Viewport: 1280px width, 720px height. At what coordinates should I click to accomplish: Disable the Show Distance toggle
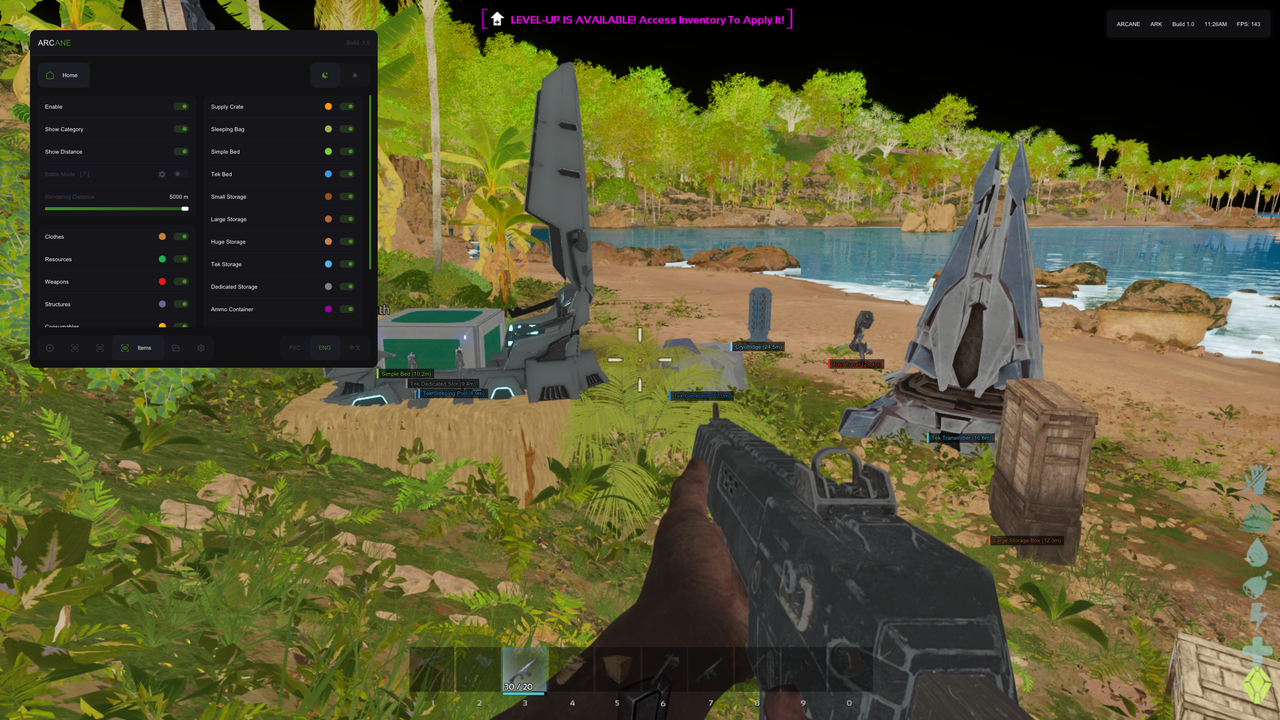[x=181, y=151]
